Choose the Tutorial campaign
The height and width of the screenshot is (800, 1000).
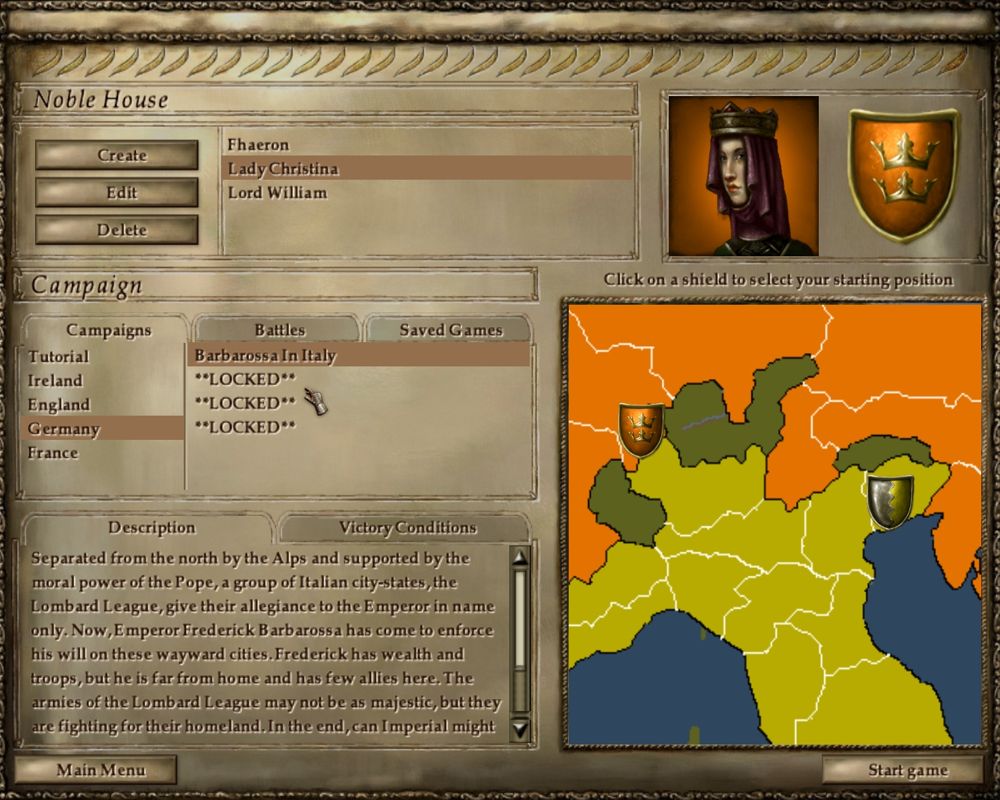point(58,357)
